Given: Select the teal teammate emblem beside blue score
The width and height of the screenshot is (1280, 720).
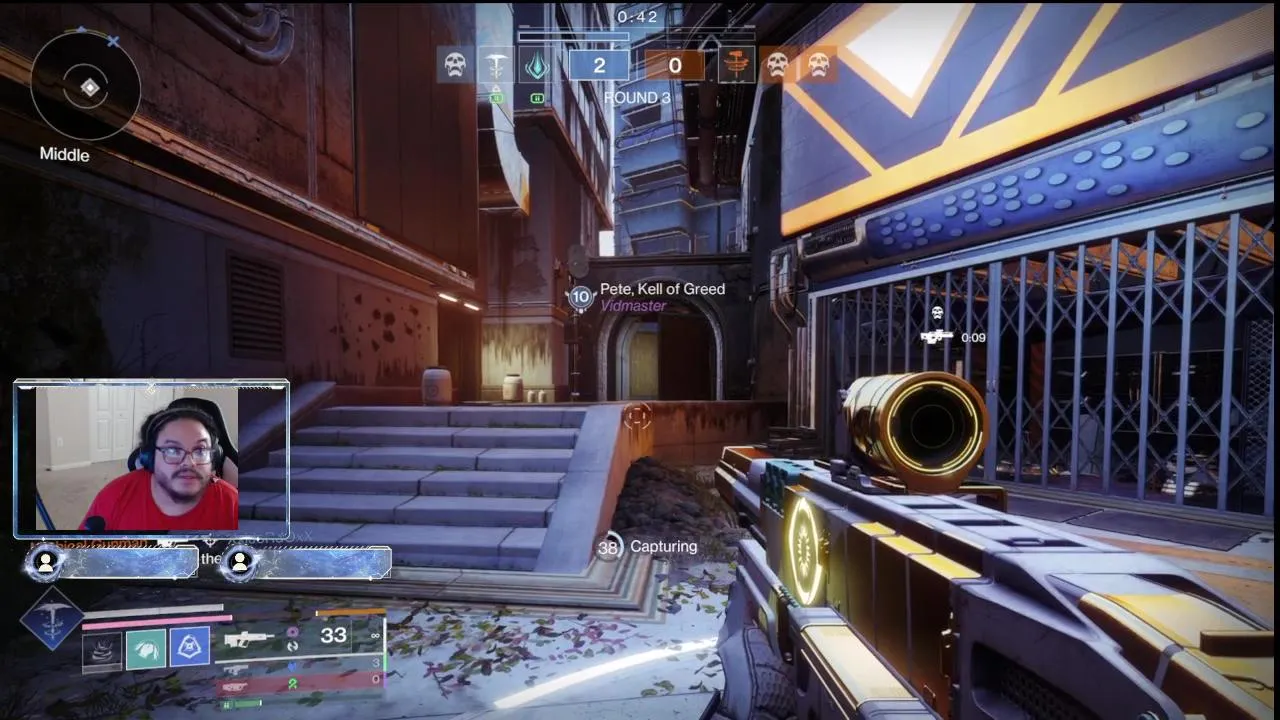Looking at the screenshot, I should click(537, 65).
